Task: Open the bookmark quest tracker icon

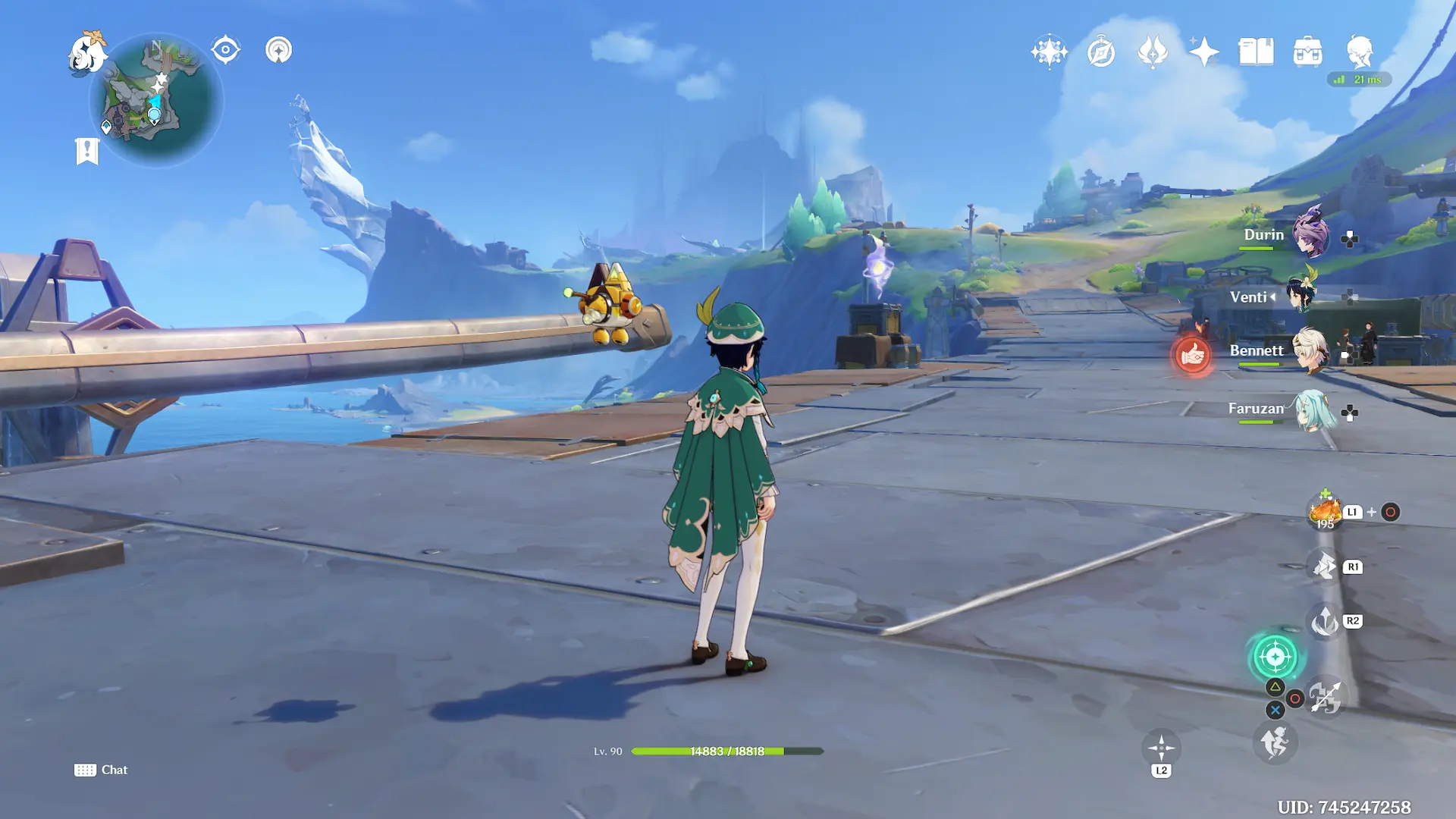Action: 87,151
